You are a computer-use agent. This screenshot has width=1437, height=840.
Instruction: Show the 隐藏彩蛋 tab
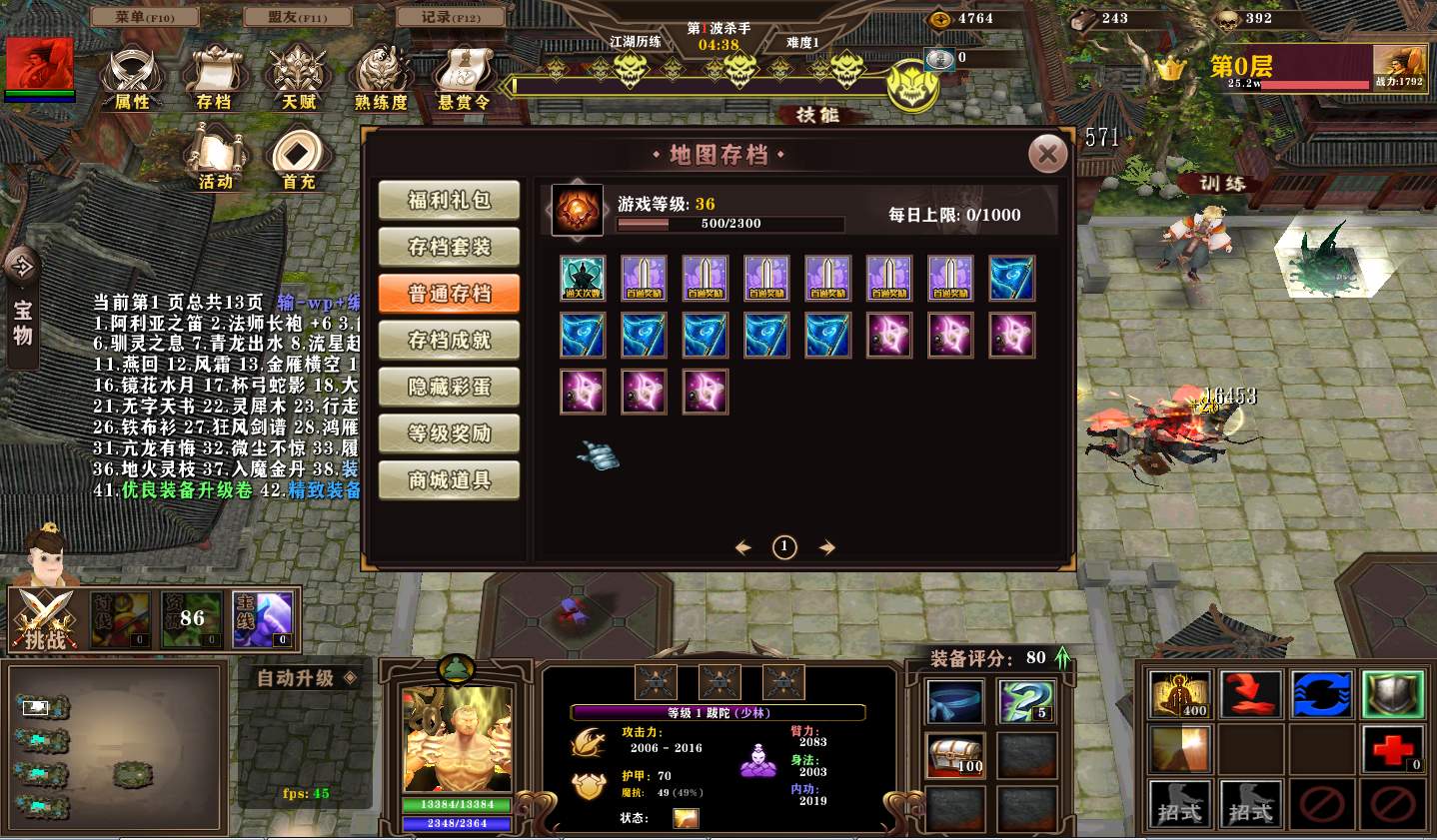click(449, 387)
